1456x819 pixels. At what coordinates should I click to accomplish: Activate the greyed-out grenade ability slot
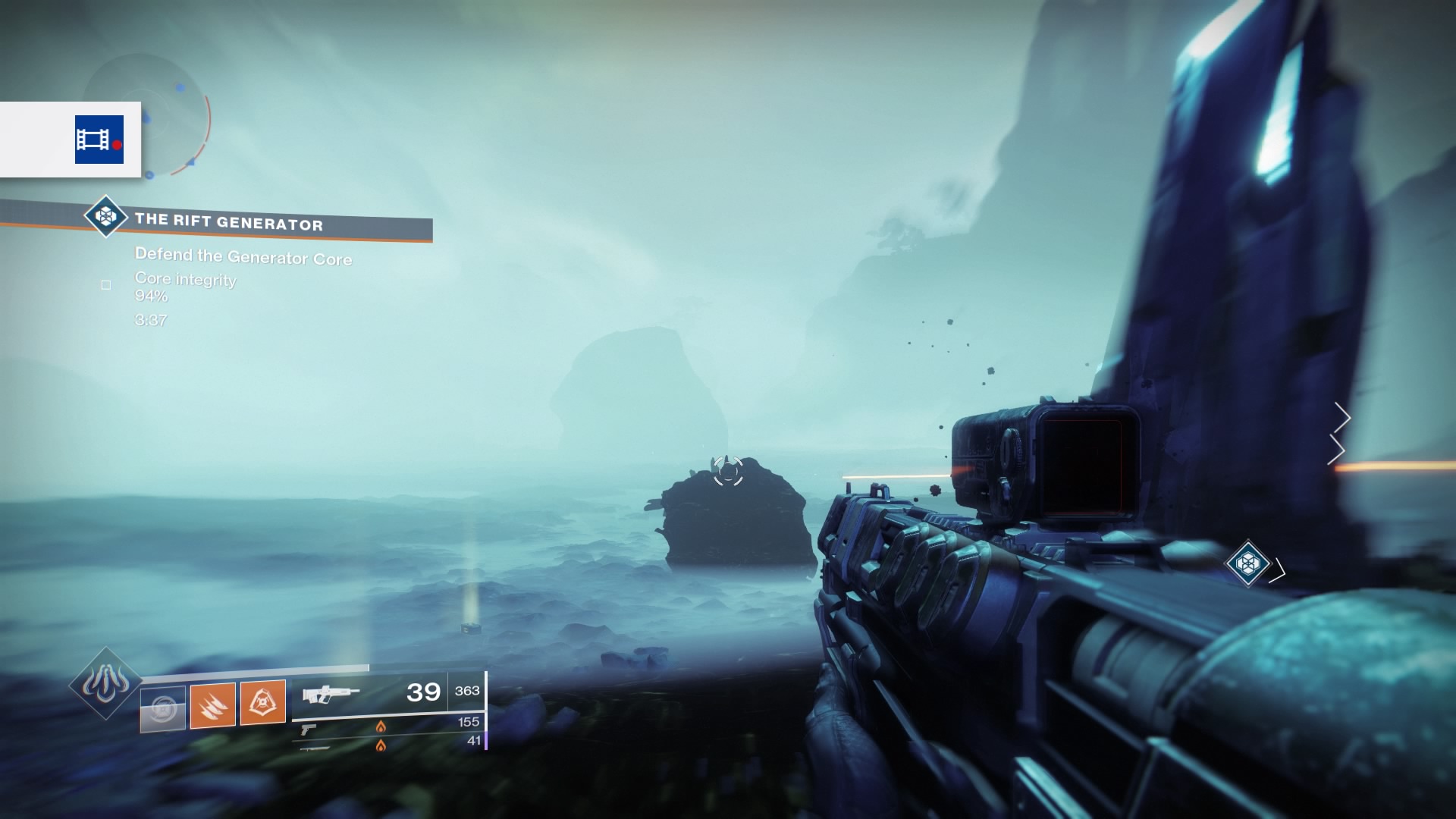pos(163,708)
